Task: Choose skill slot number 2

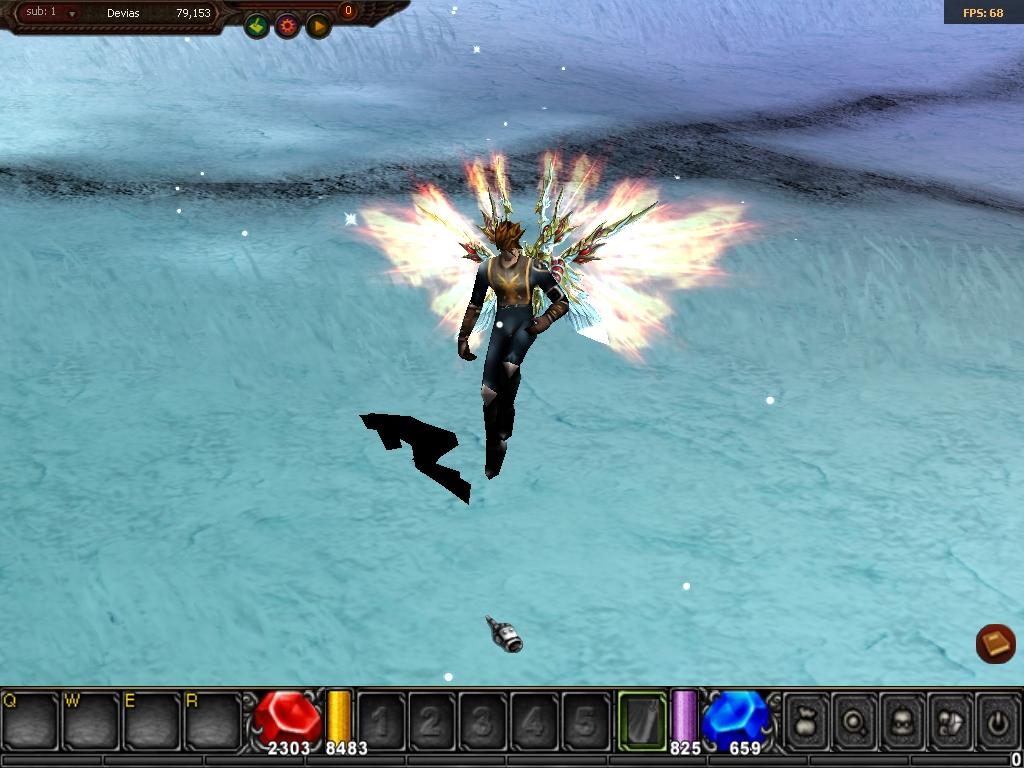Action: 432,720
